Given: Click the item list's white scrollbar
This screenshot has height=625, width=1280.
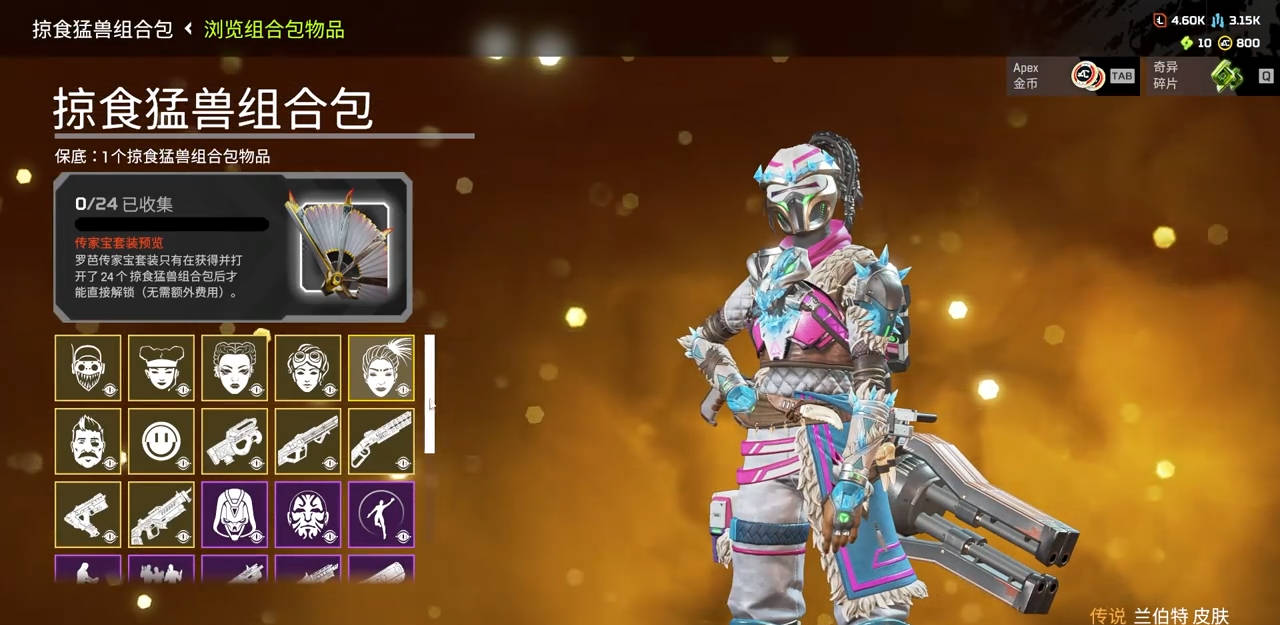Looking at the screenshot, I should pyautogui.click(x=430, y=393).
